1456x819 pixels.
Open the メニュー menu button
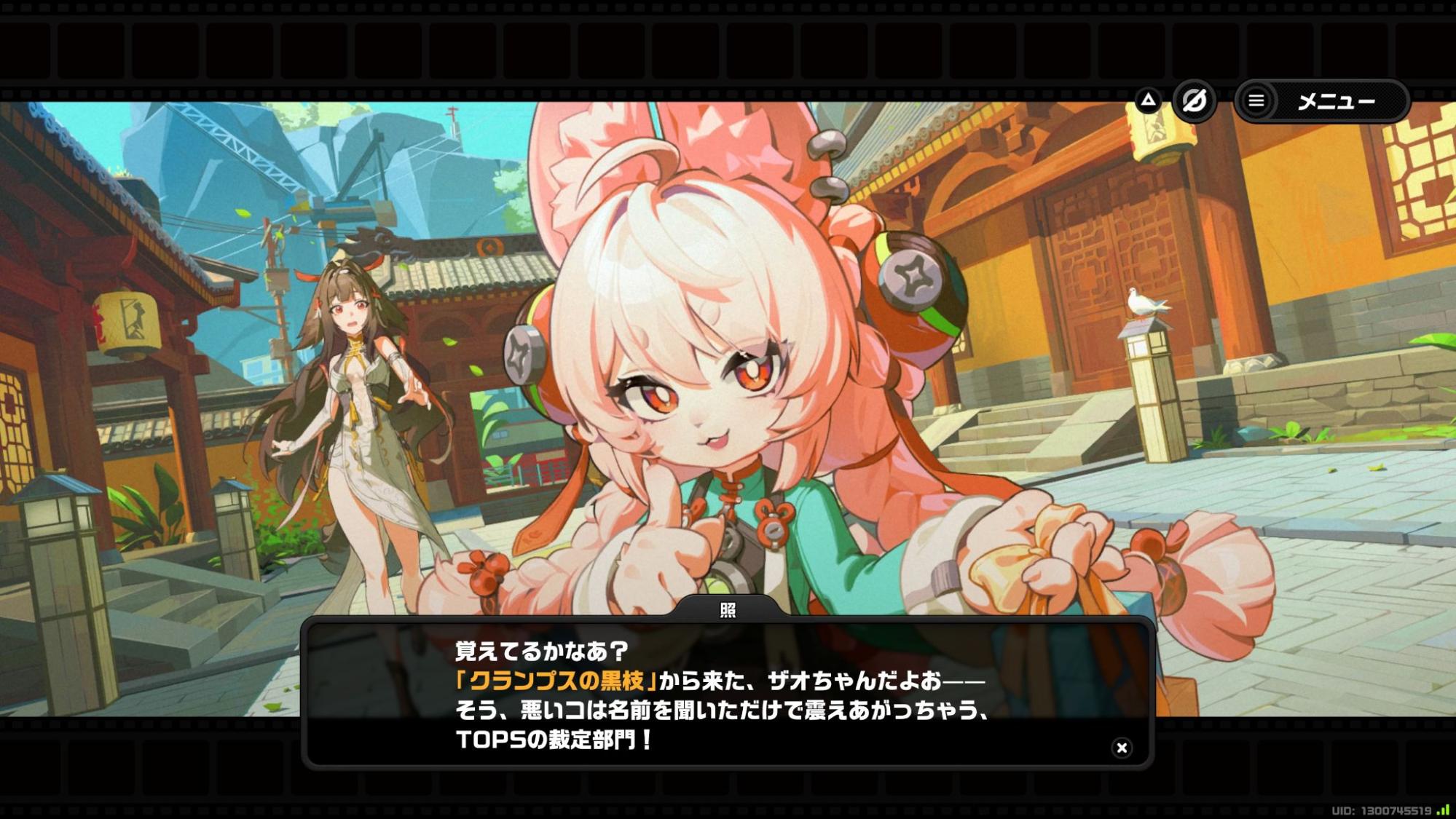[x=1322, y=101]
